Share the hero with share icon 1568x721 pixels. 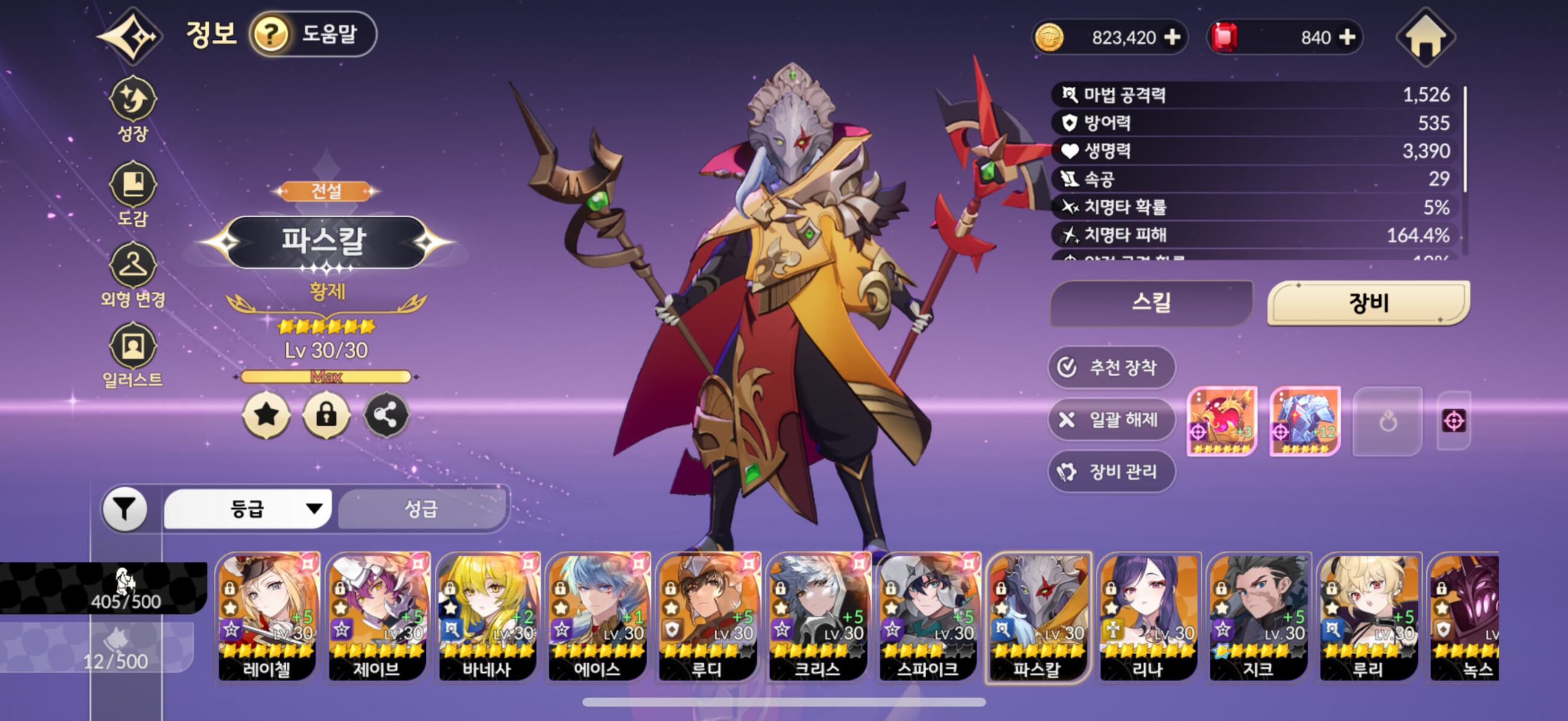tap(386, 415)
